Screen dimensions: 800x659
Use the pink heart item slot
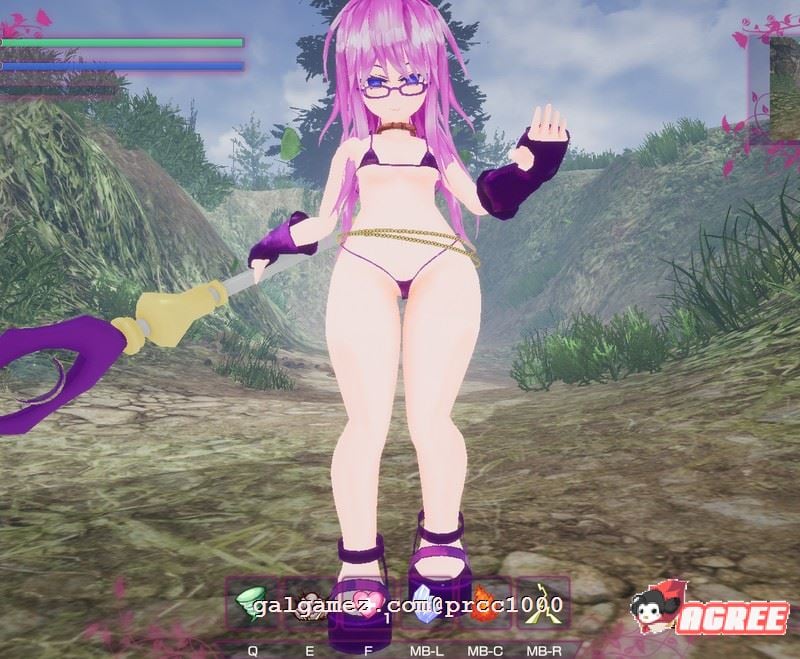tap(367, 603)
